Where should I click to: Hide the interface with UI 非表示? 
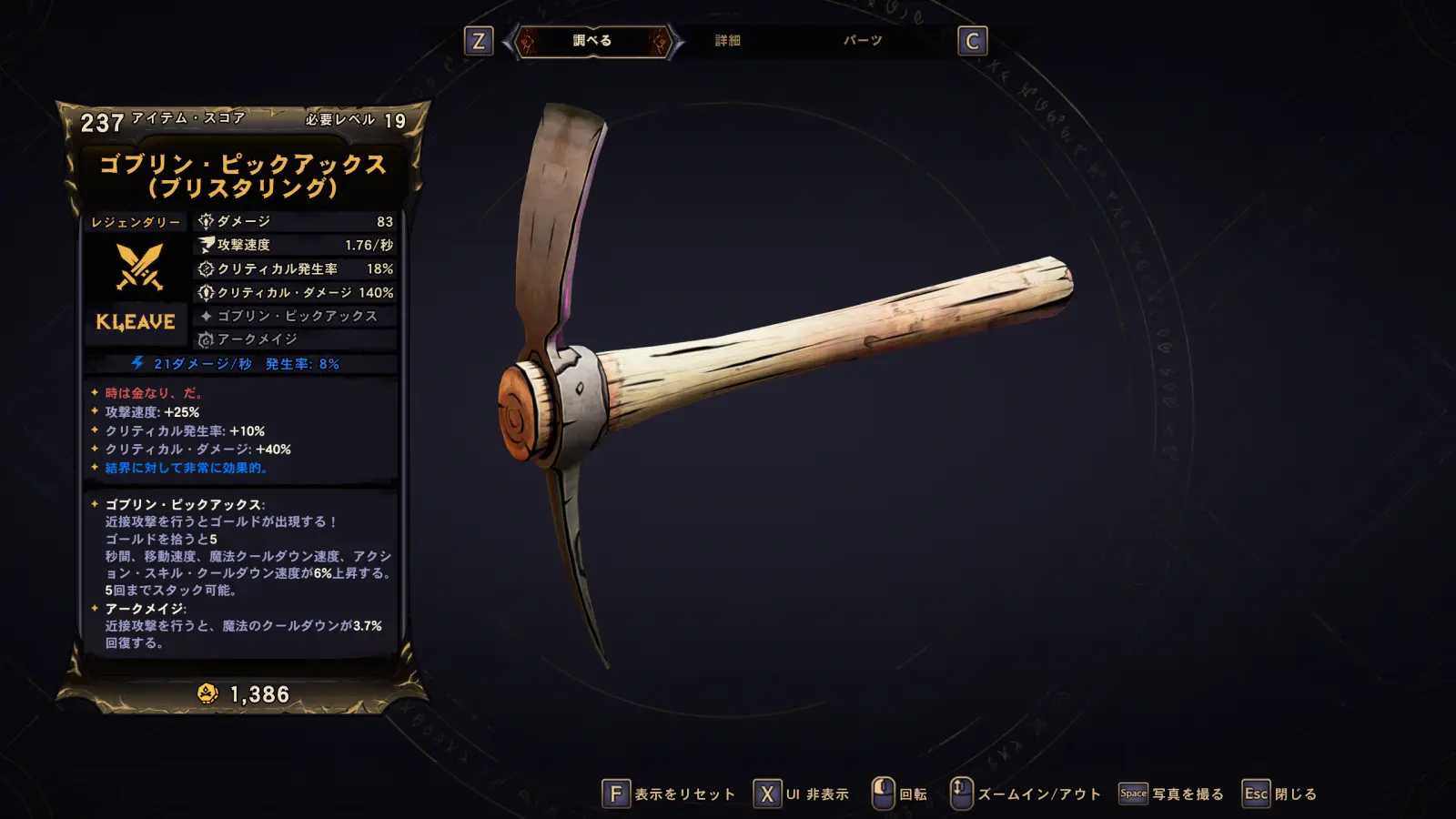[x=802, y=794]
